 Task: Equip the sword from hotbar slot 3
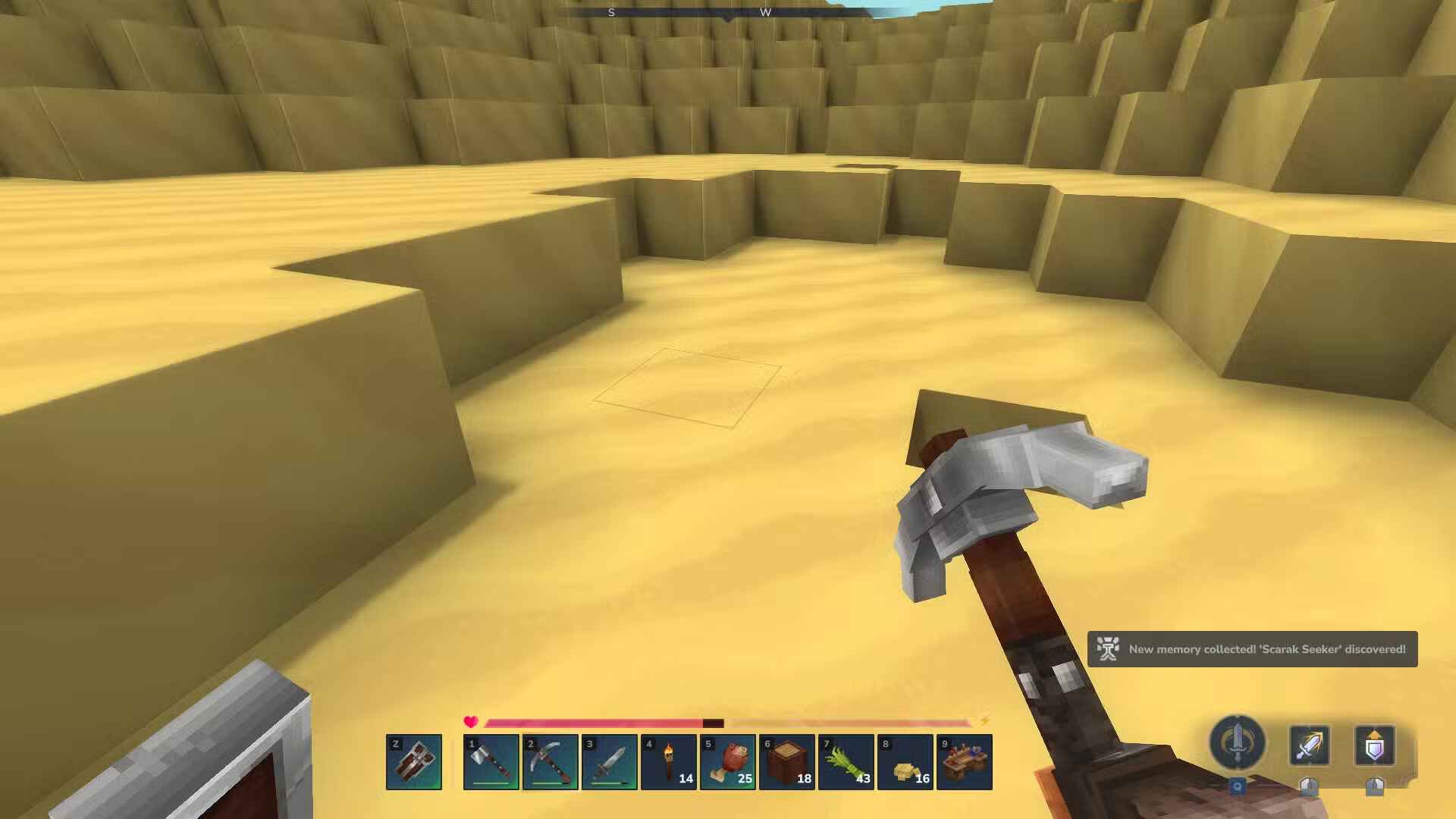pyautogui.click(x=610, y=762)
